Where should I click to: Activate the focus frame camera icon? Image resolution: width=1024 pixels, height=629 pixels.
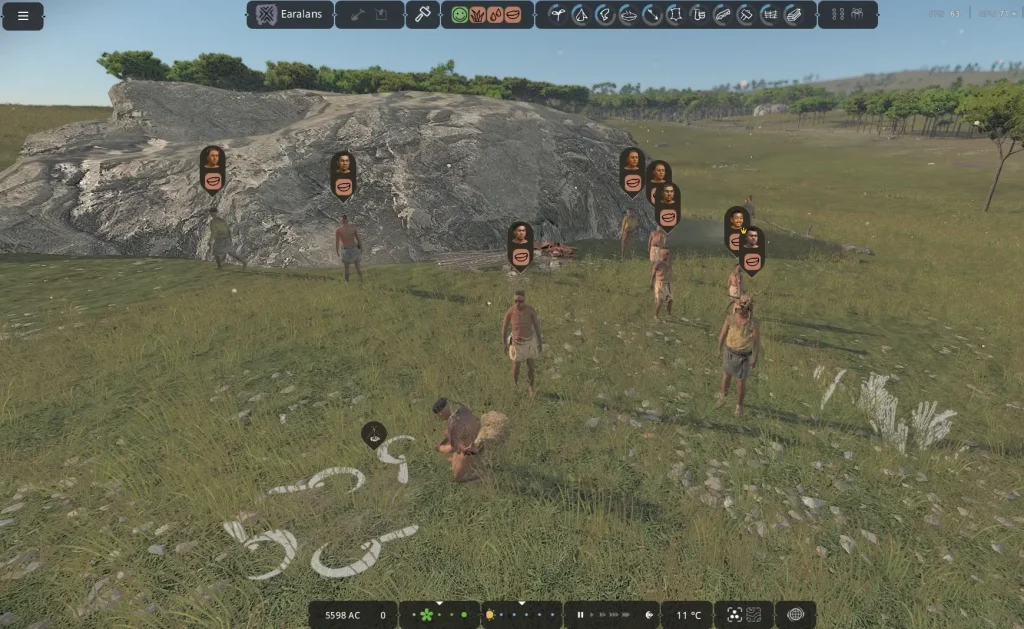tap(733, 615)
